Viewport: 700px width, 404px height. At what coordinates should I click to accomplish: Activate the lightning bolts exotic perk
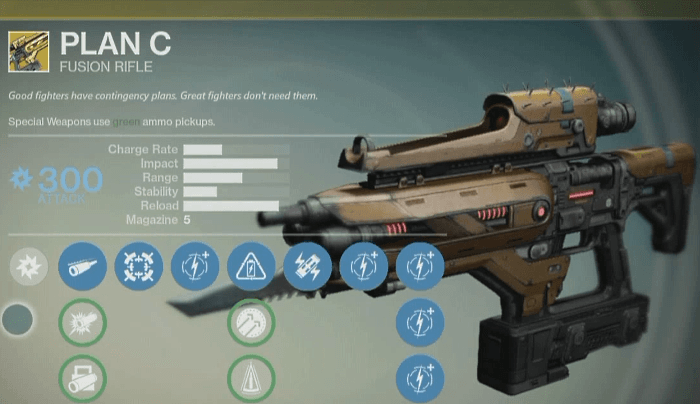tap(307, 267)
